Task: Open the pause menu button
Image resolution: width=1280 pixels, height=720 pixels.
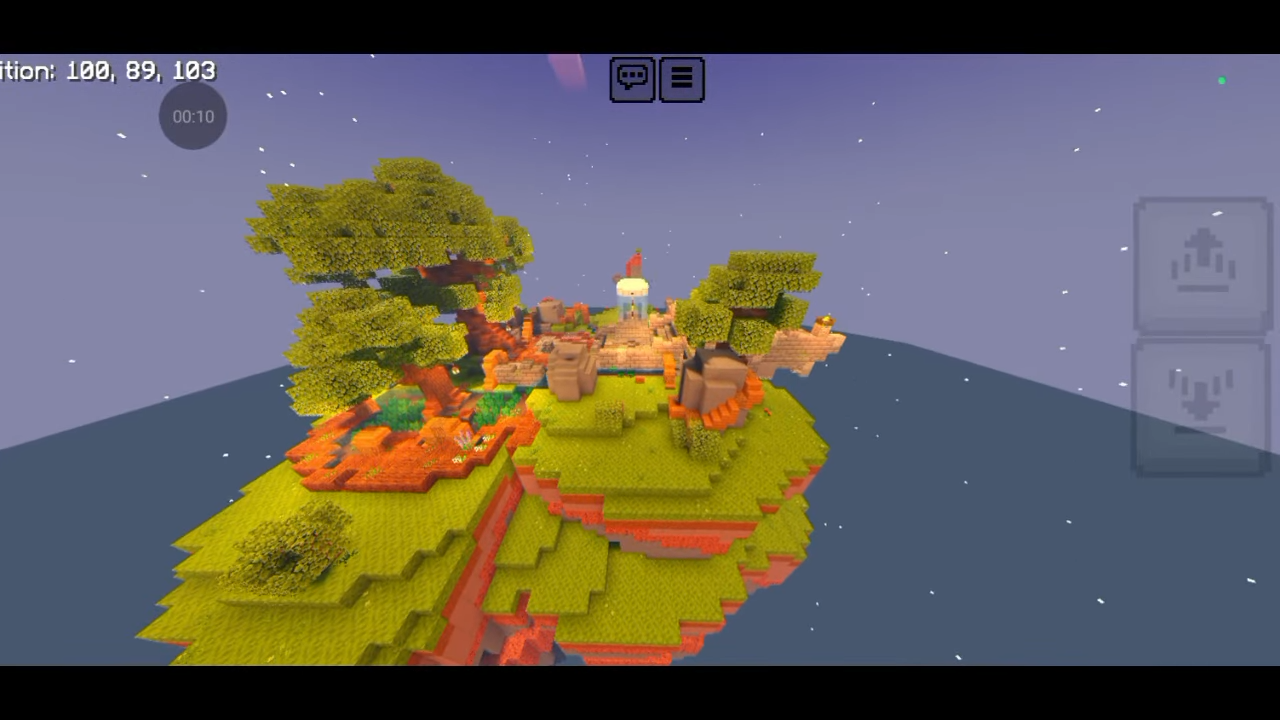Action: click(x=682, y=79)
